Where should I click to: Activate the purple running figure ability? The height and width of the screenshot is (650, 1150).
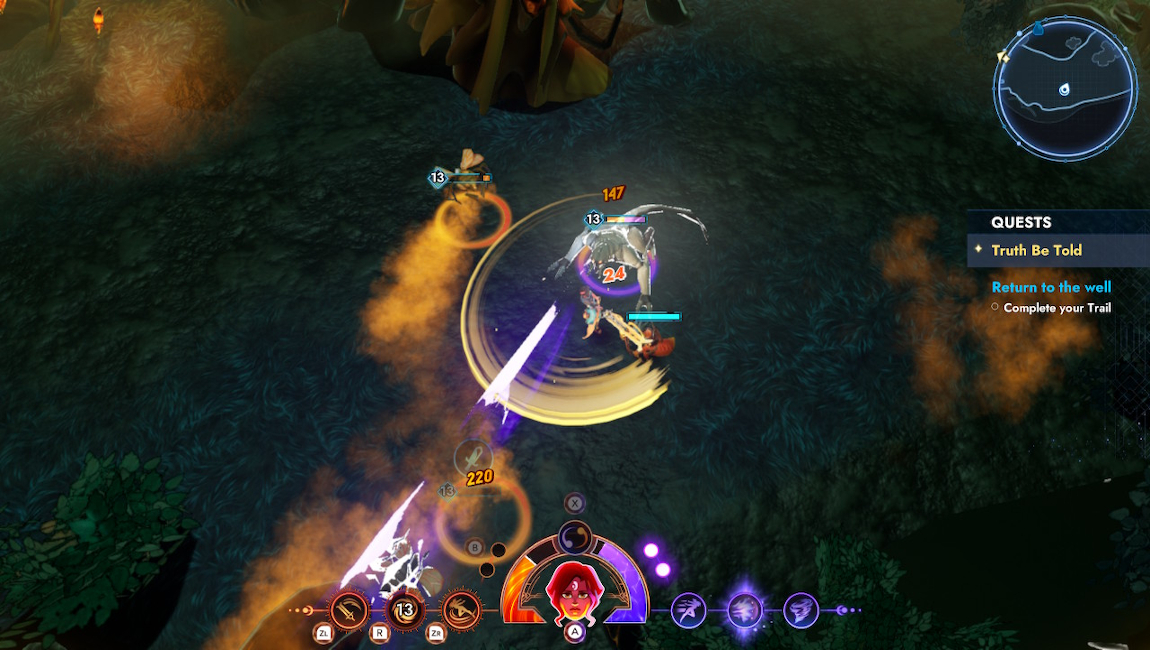point(688,609)
